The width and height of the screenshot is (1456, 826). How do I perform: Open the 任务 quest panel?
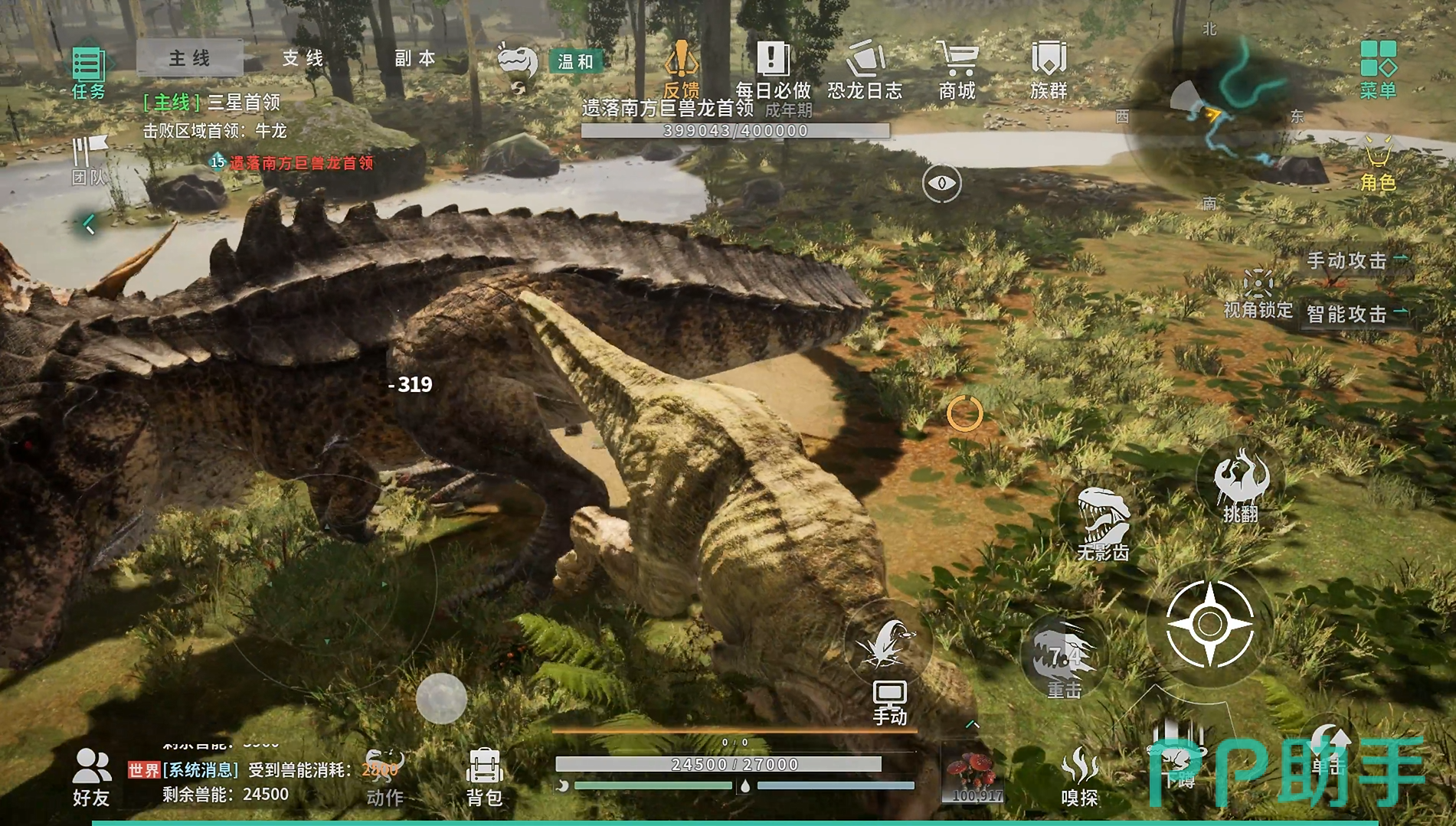tap(88, 71)
